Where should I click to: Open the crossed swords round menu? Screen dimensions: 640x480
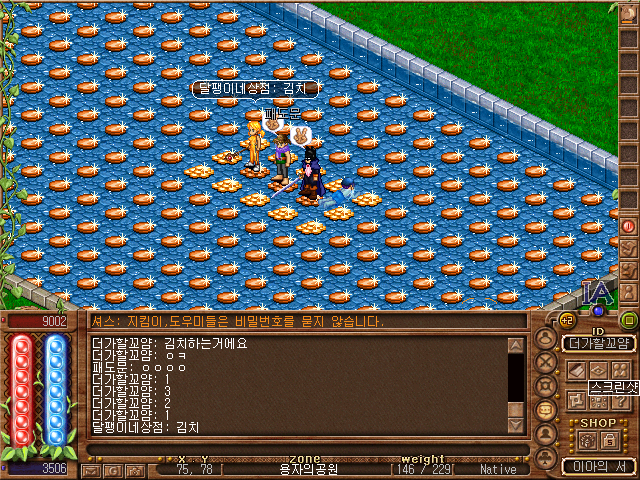[x=546, y=361]
